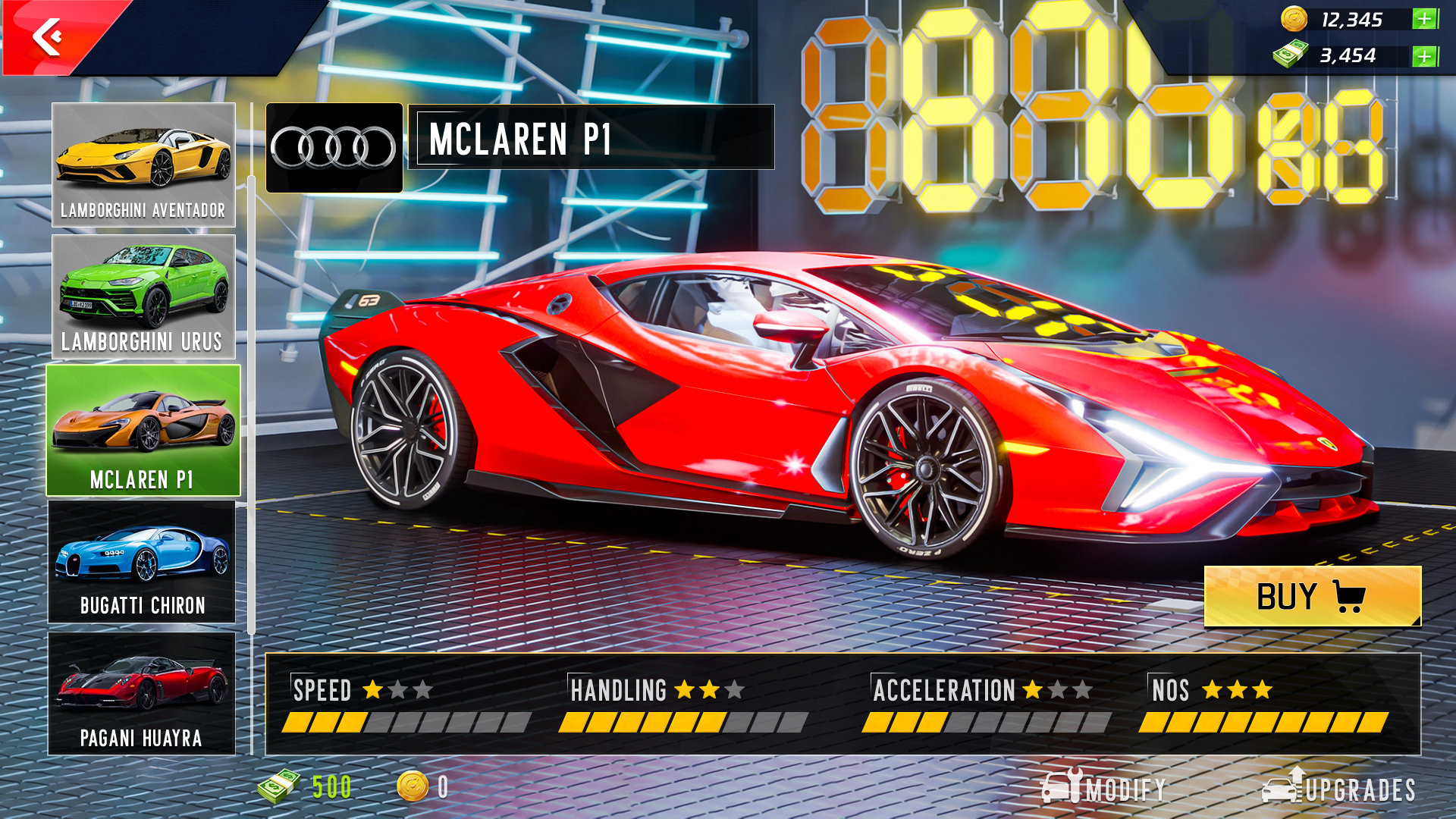Click the MCLAREN P1 name field
This screenshot has height=819, width=1456.
[591, 139]
